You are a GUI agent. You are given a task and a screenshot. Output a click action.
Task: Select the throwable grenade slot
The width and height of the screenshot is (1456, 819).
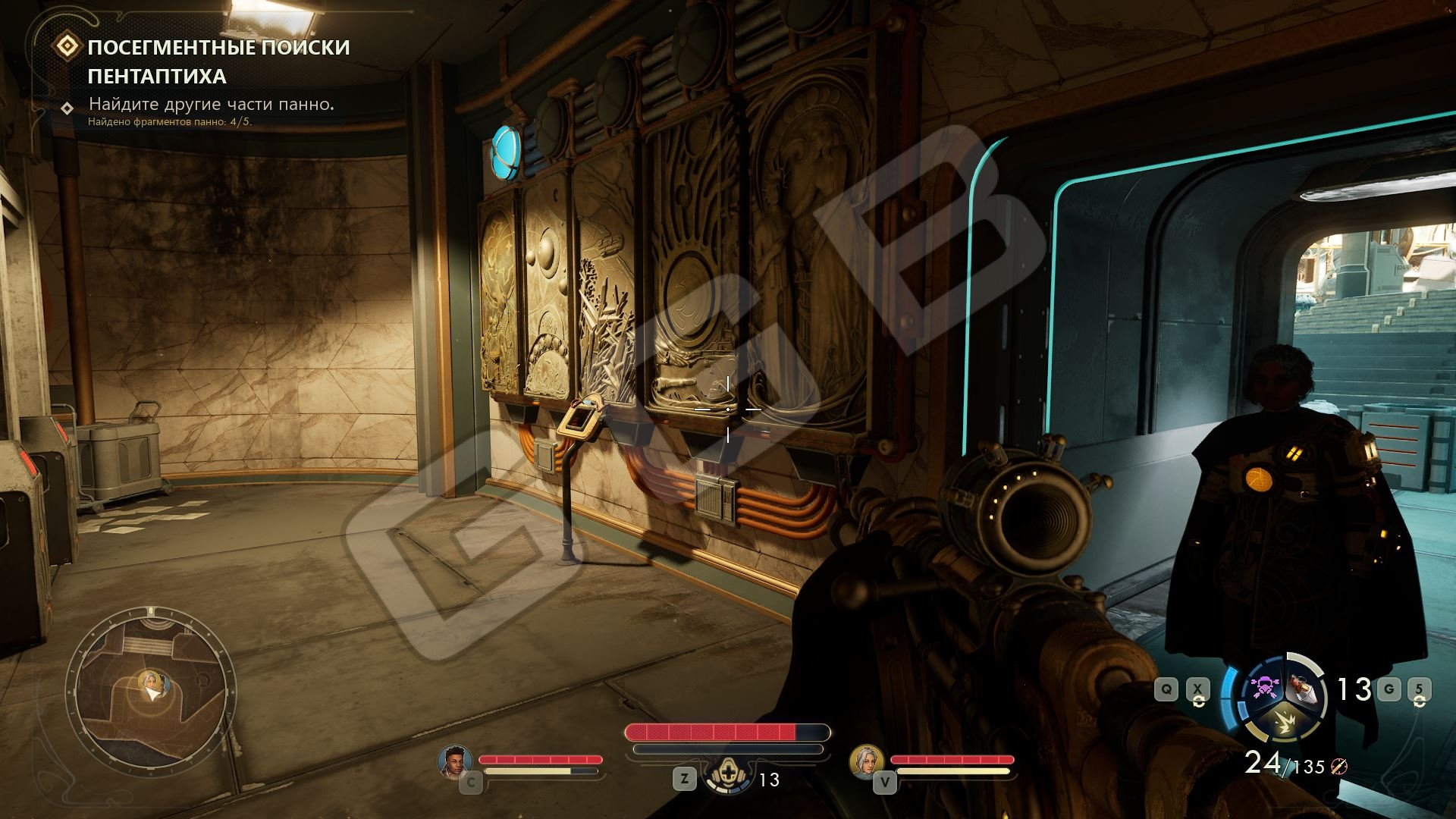click(1303, 688)
